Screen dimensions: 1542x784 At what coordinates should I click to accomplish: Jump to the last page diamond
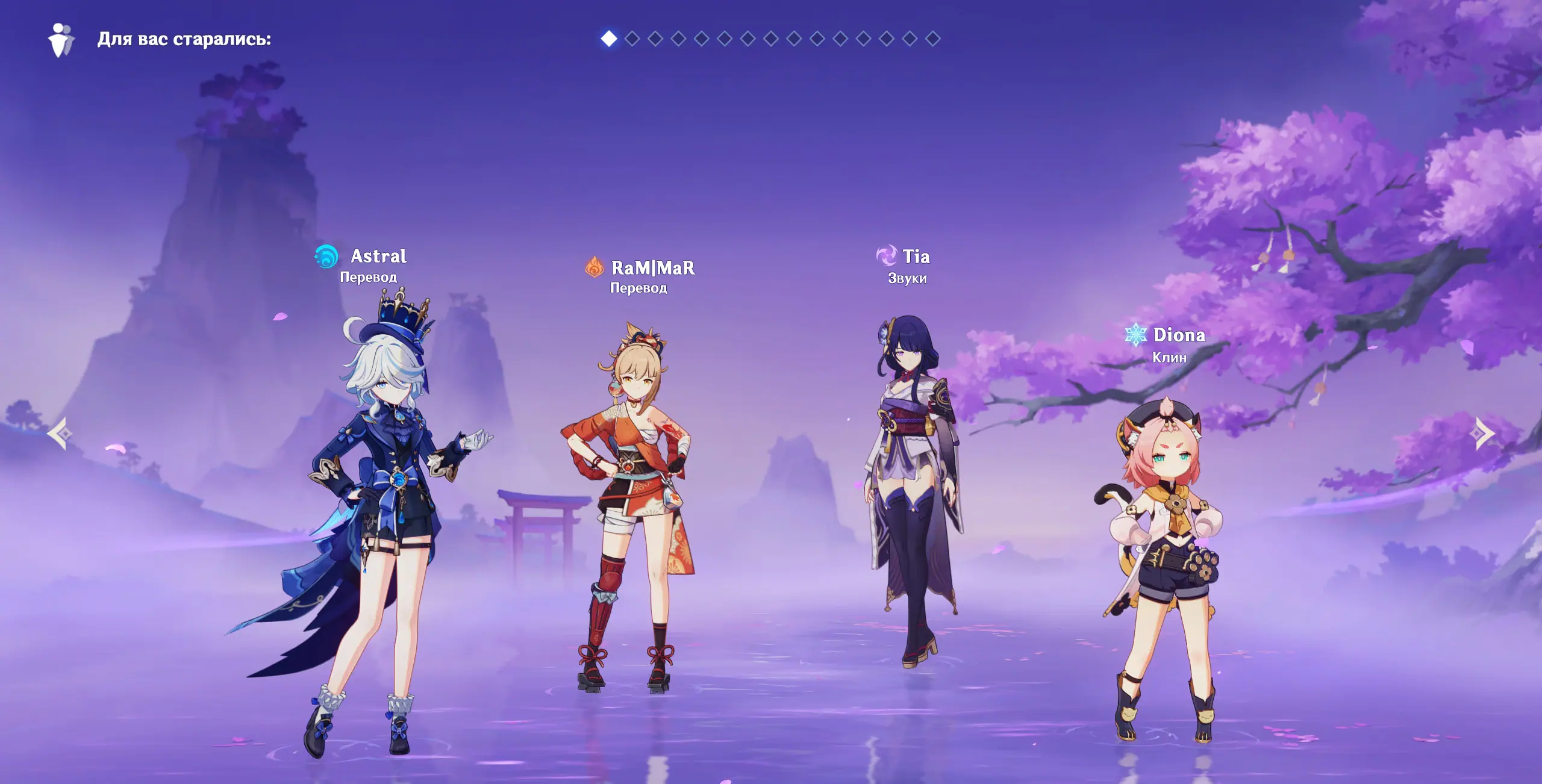pos(932,39)
